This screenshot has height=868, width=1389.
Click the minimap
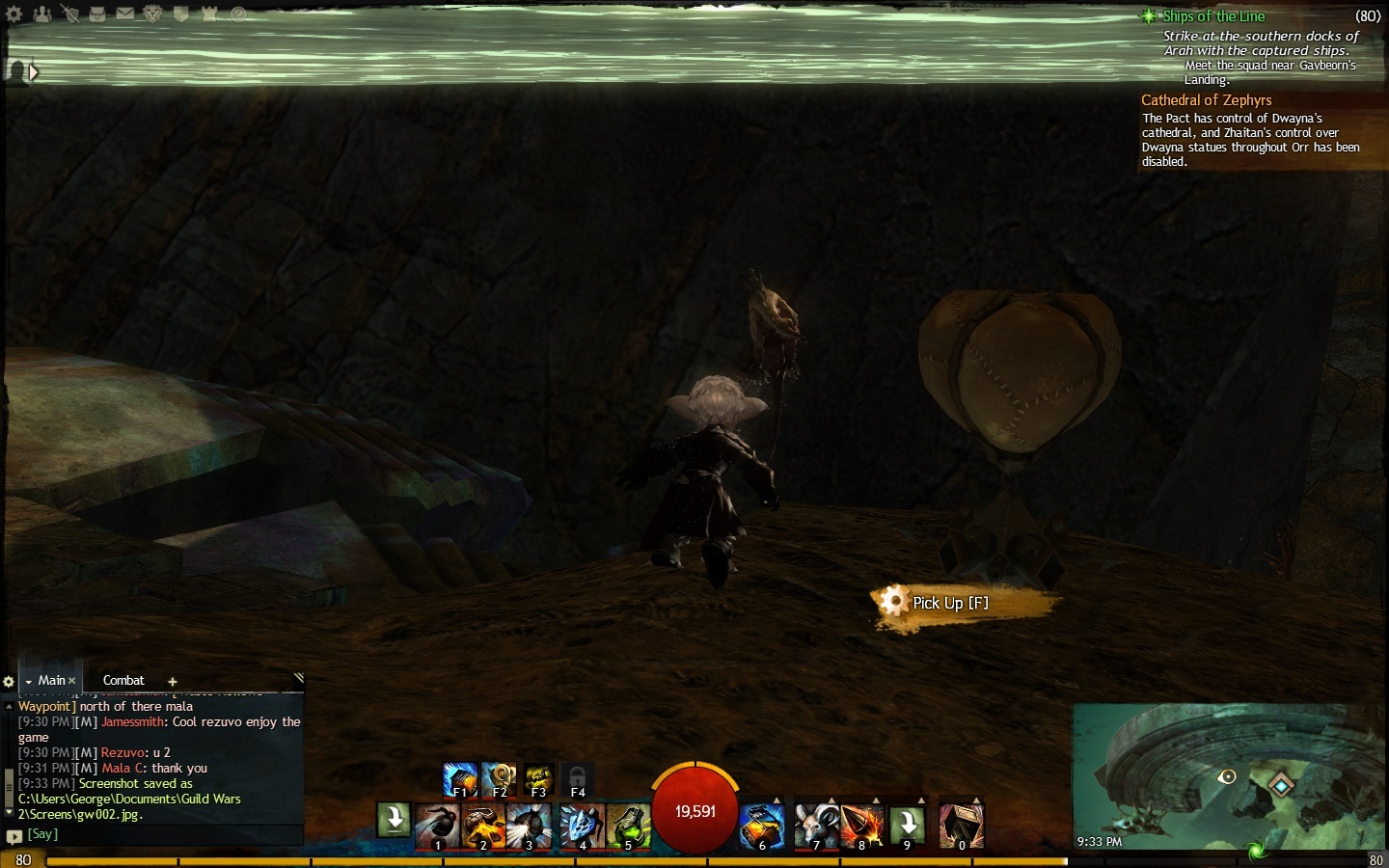[1229, 776]
